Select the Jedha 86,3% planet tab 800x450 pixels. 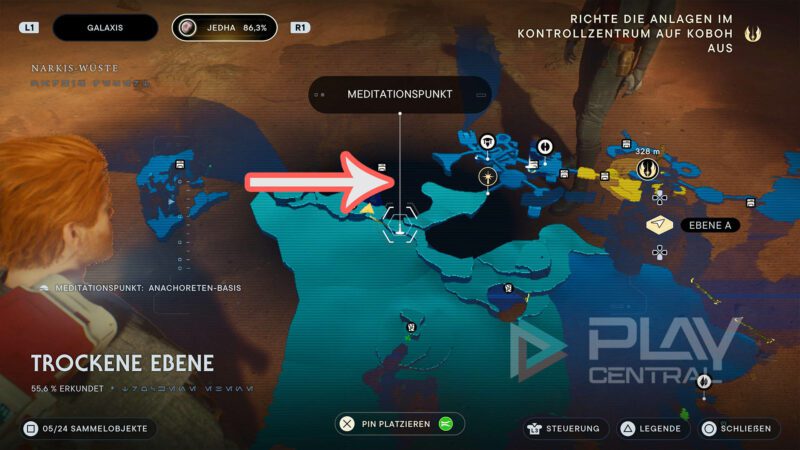224,28
